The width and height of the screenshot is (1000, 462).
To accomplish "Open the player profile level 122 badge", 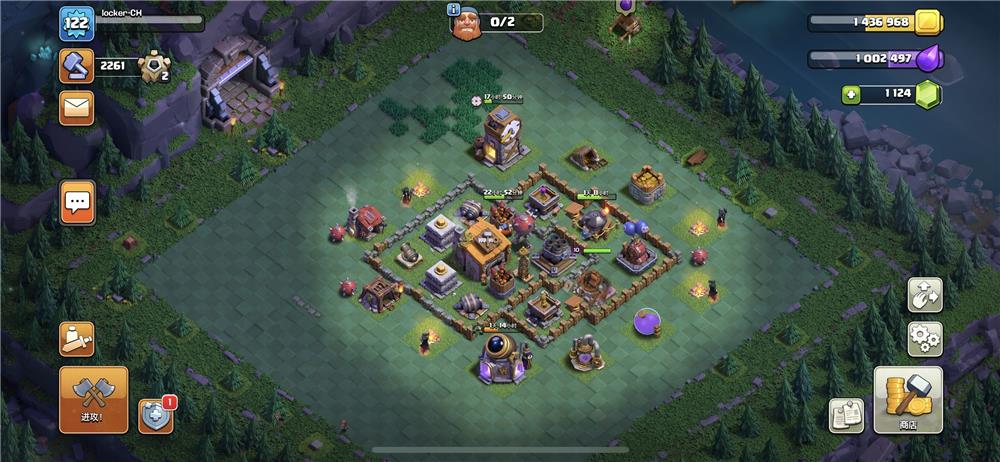I will coord(76,21).
